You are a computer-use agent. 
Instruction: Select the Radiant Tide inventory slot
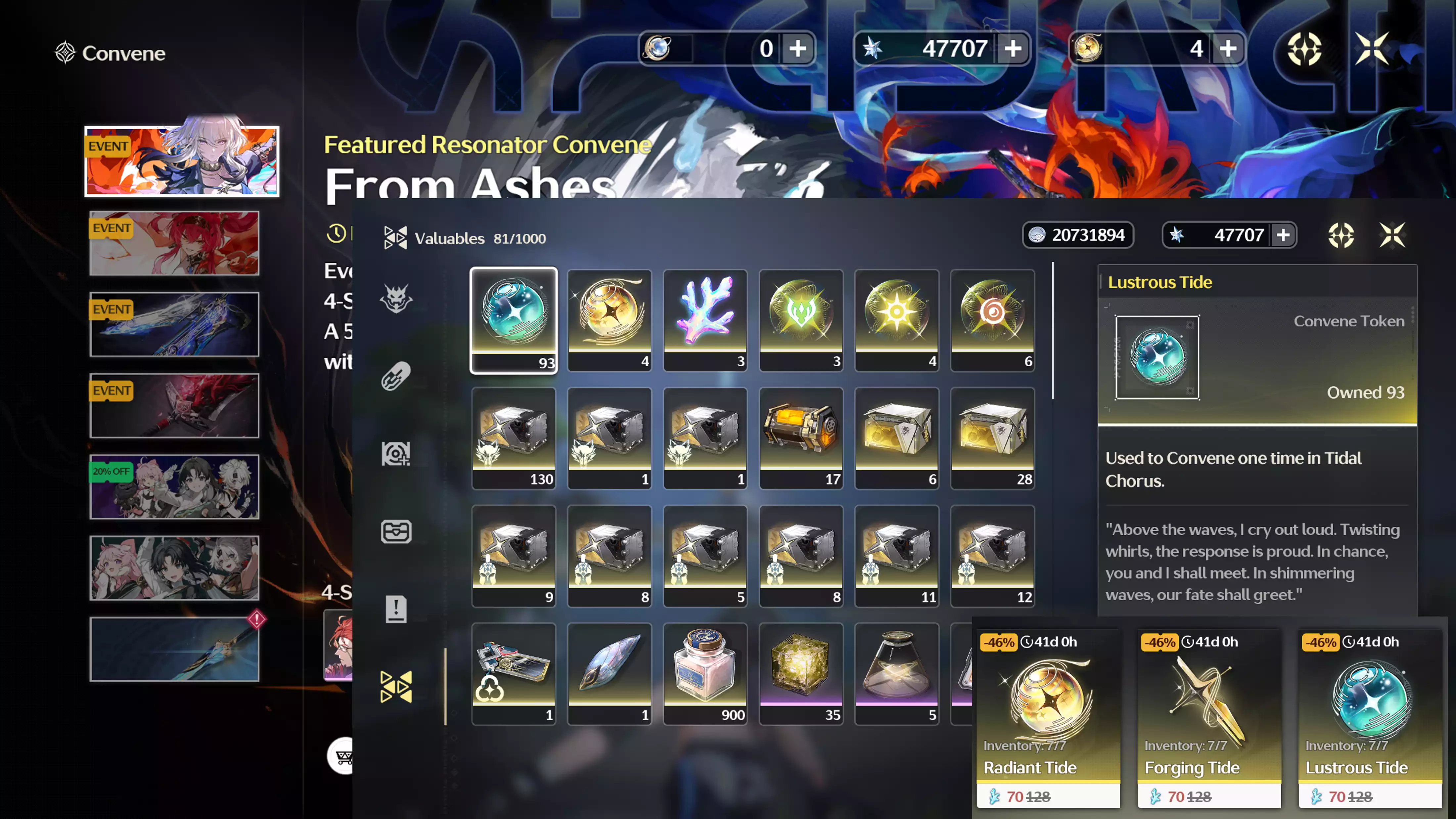click(609, 319)
